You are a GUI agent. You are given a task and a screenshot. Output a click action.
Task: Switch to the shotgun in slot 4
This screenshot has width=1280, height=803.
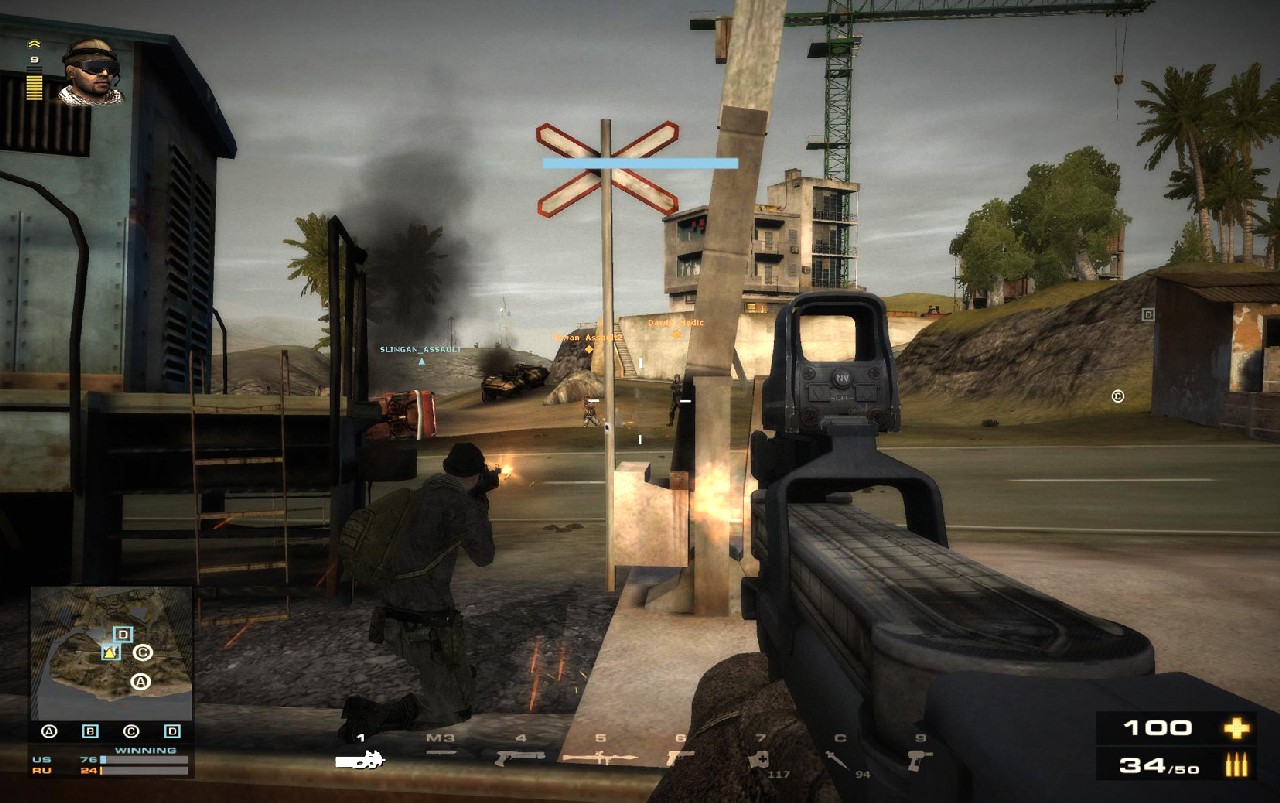520,757
